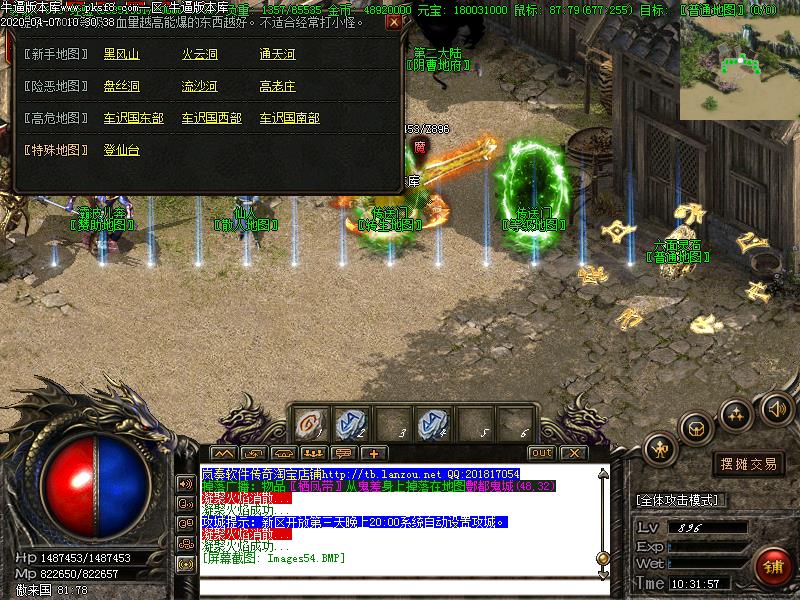Teleport to 黑风山 map link
This screenshot has width=800, height=600.
coord(121,54)
